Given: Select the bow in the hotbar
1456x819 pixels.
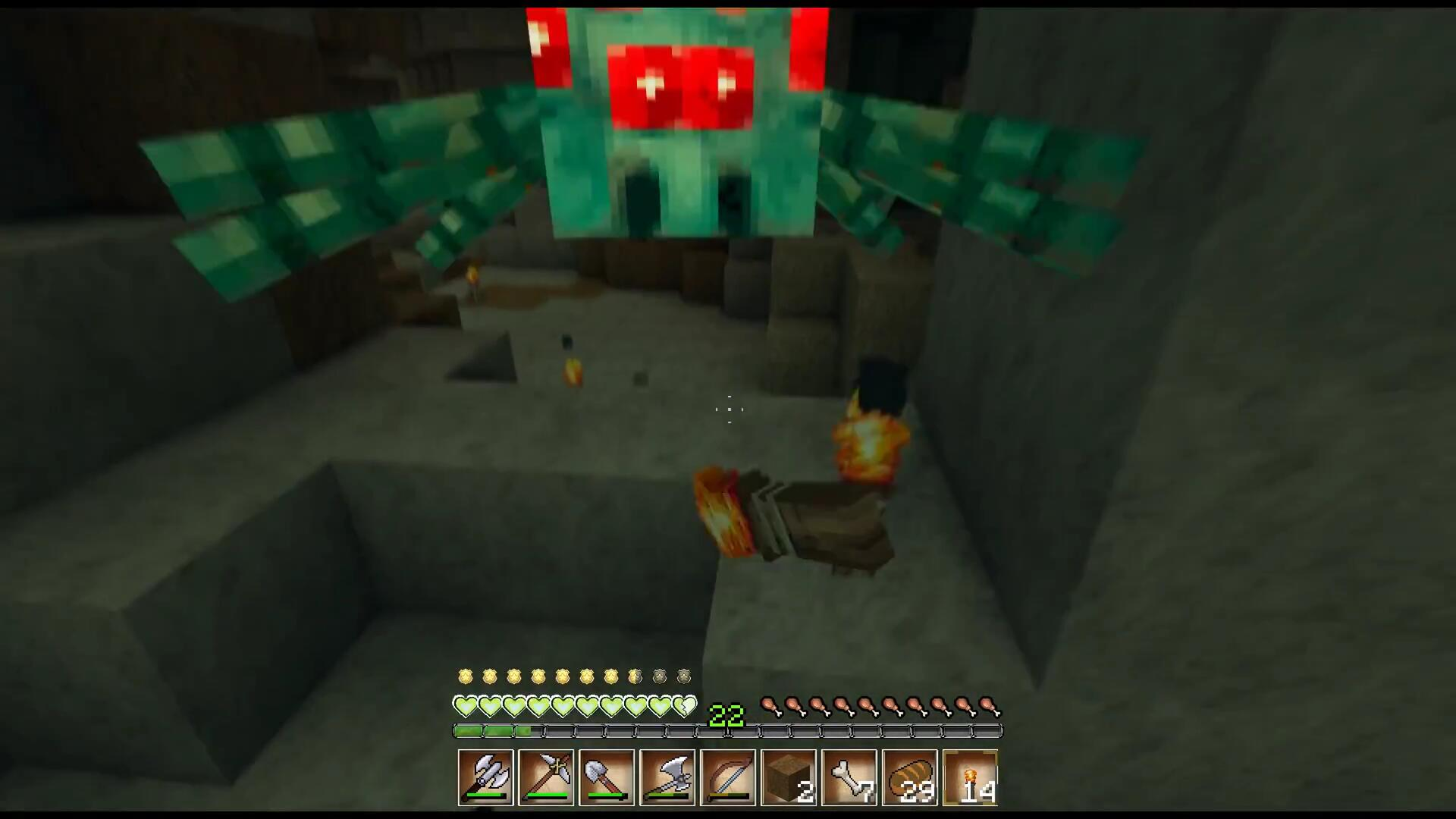Looking at the screenshot, I should 728,777.
